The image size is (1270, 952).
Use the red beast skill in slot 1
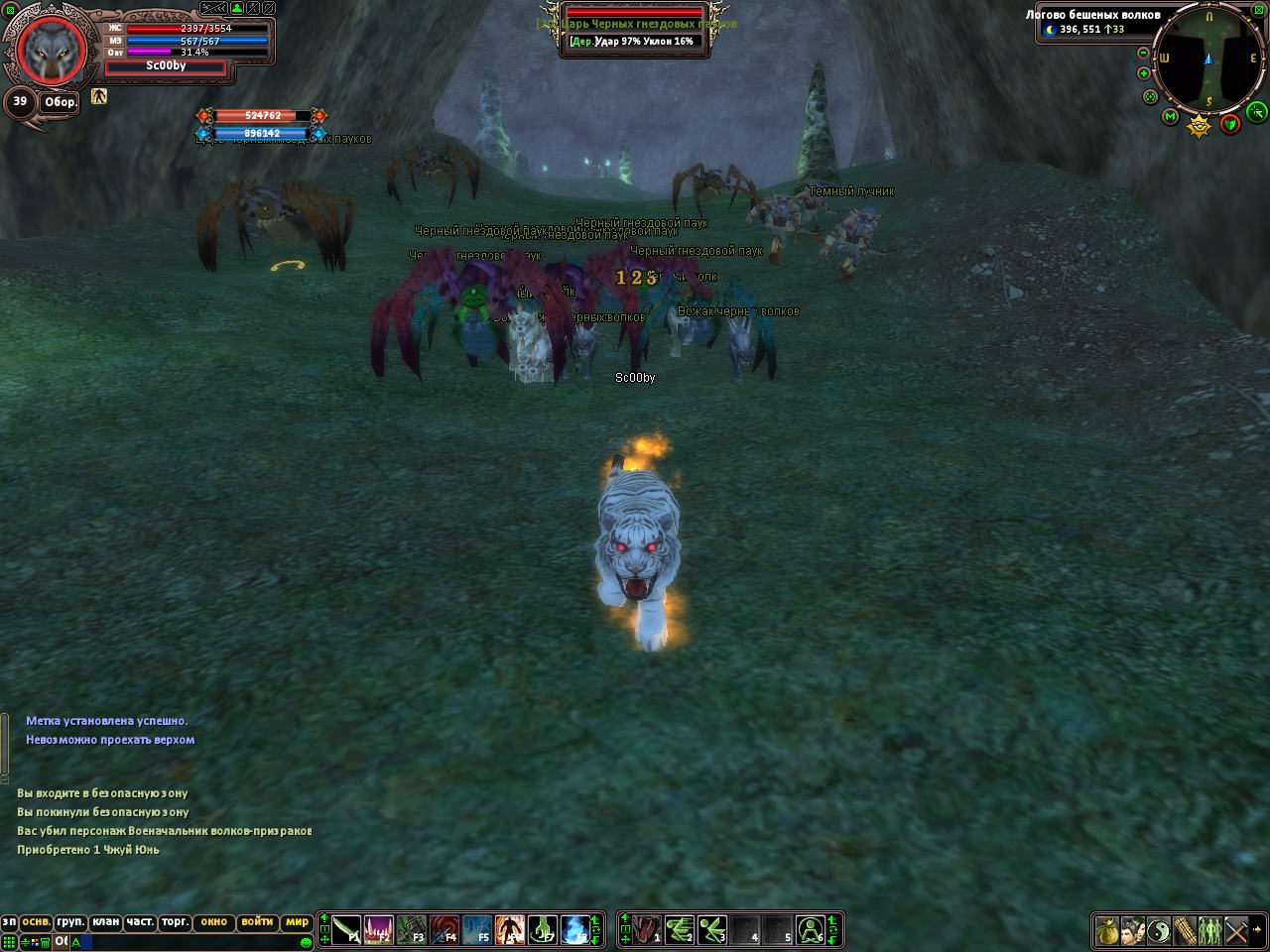pyautogui.click(x=646, y=930)
